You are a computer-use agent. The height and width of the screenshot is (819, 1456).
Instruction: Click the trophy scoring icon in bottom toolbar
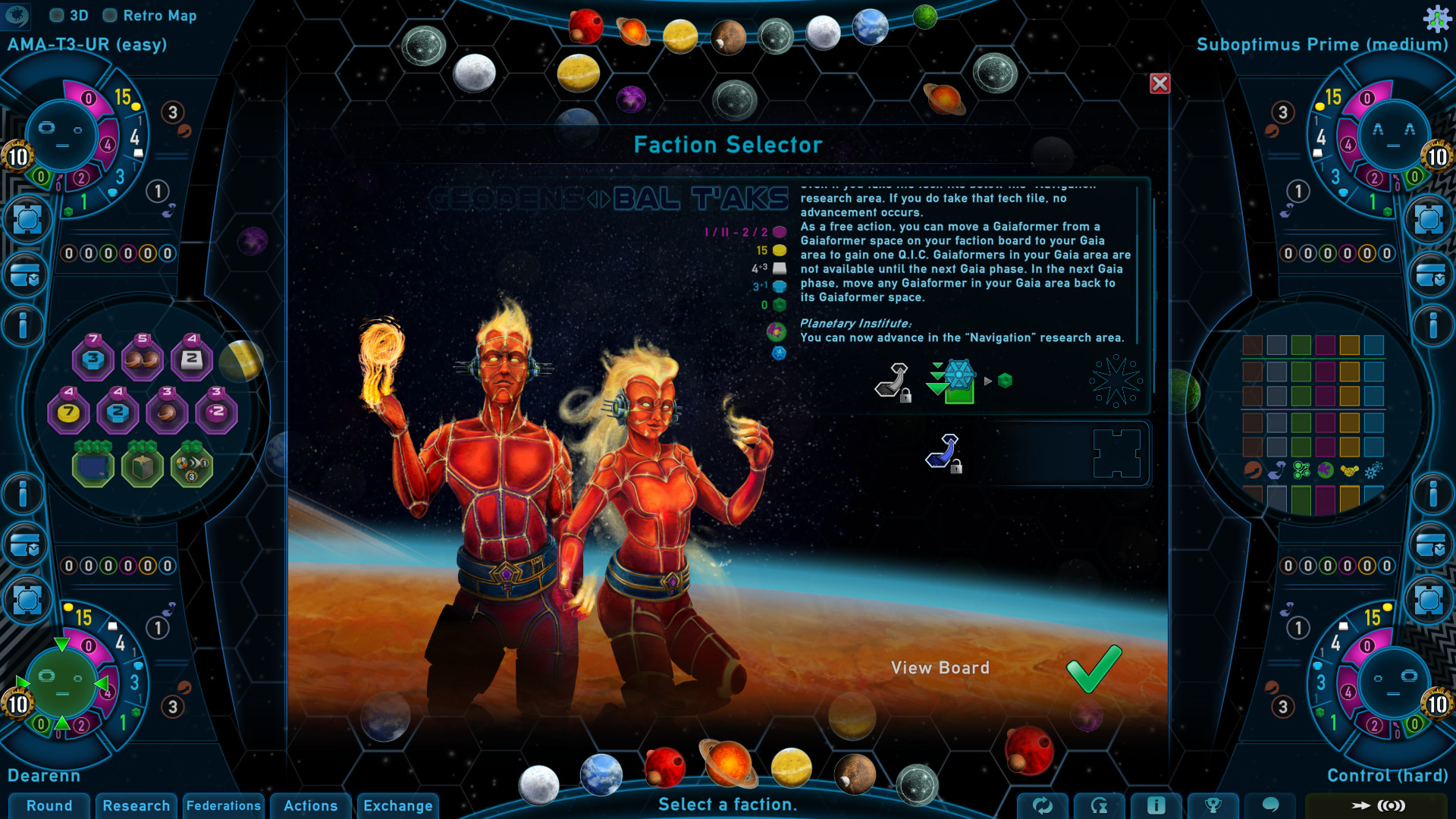pos(1213,807)
